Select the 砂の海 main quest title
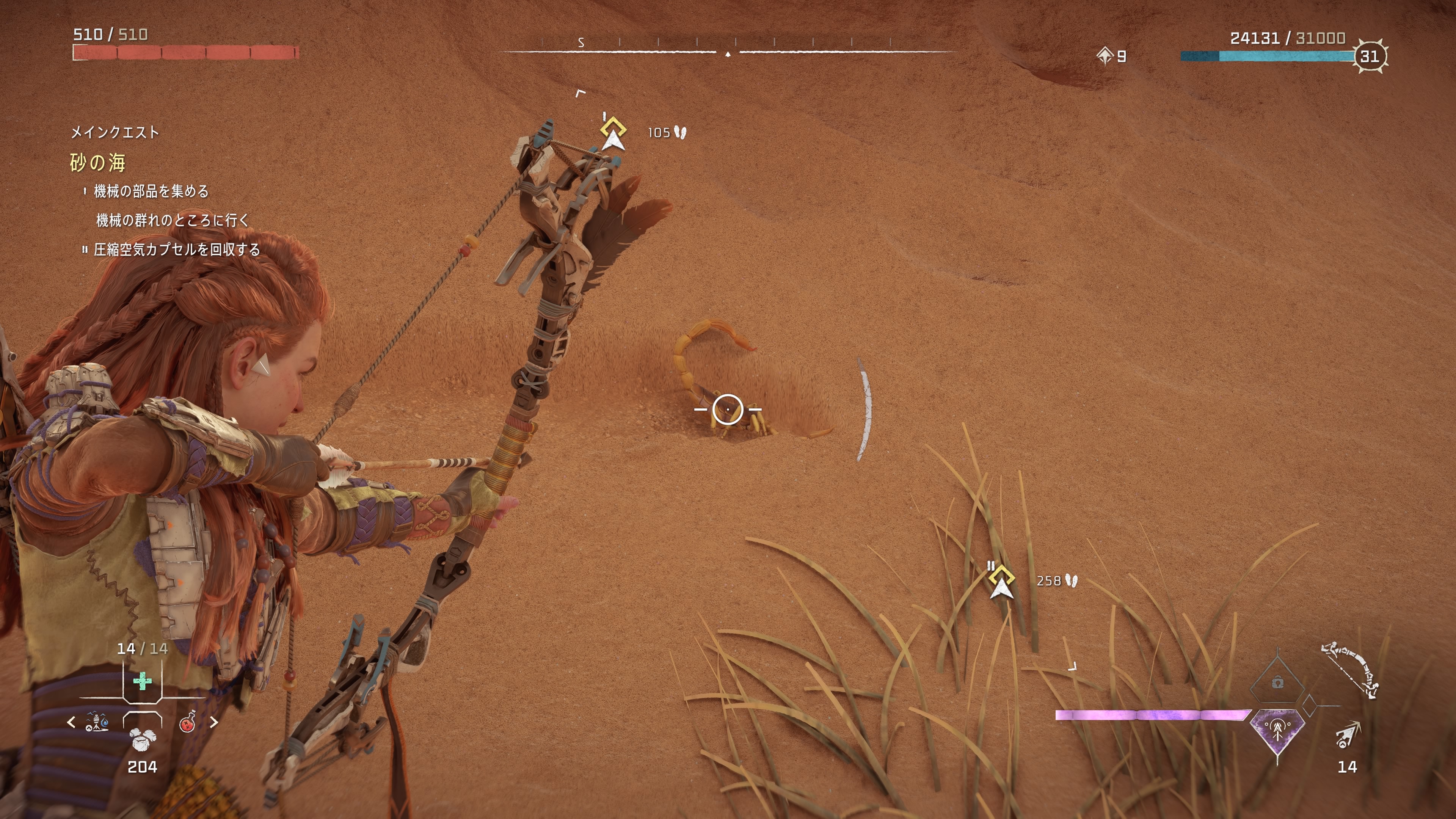The height and width of the screenshot is (819, 1456). 97,163
